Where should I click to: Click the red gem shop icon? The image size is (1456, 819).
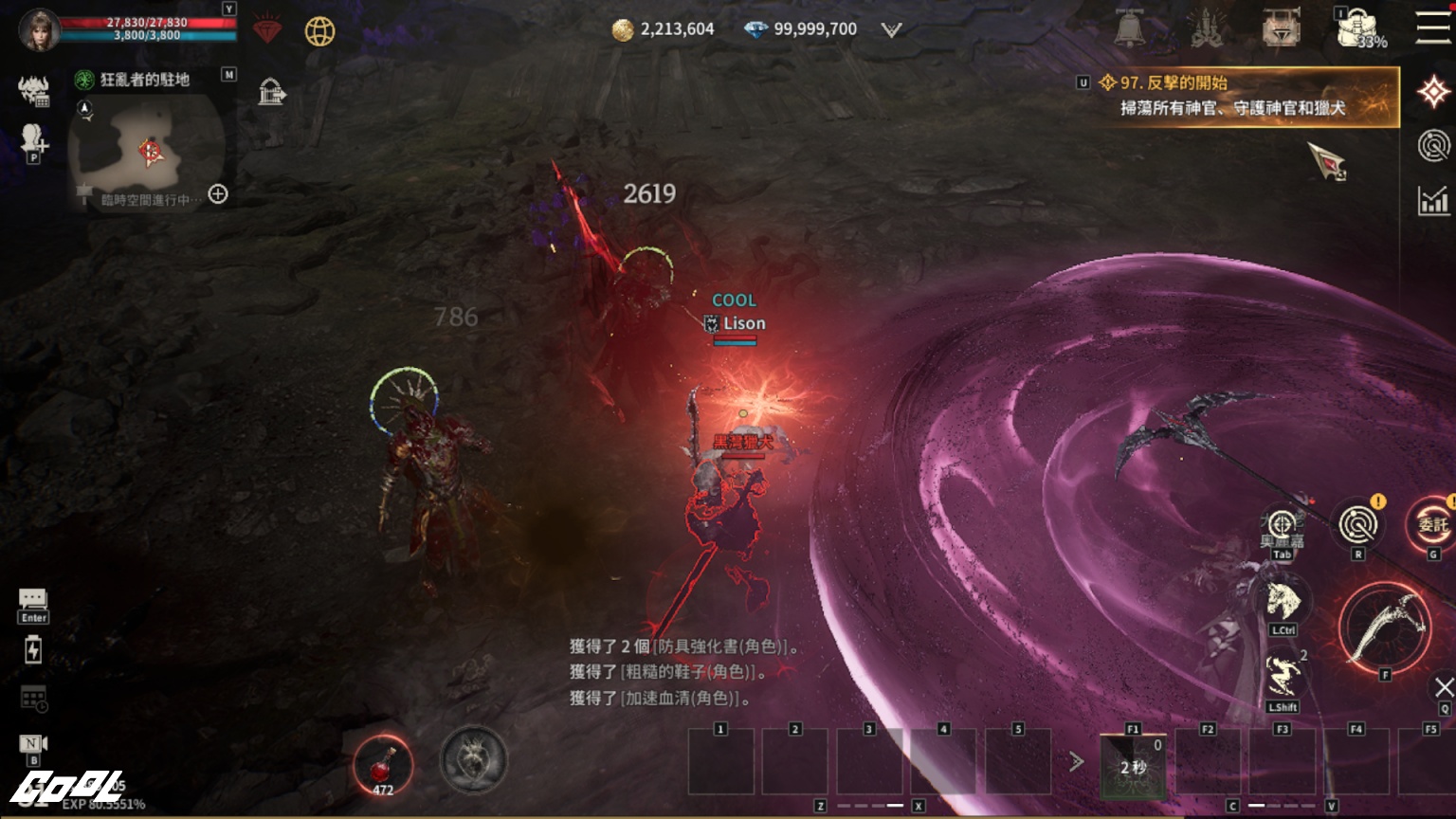tap(268, 30)
